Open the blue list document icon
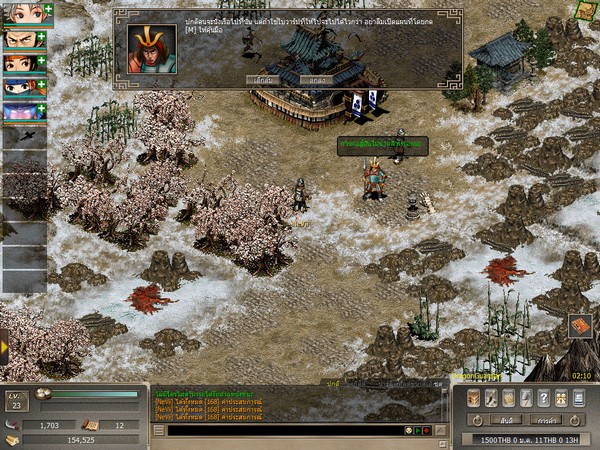 579,398
